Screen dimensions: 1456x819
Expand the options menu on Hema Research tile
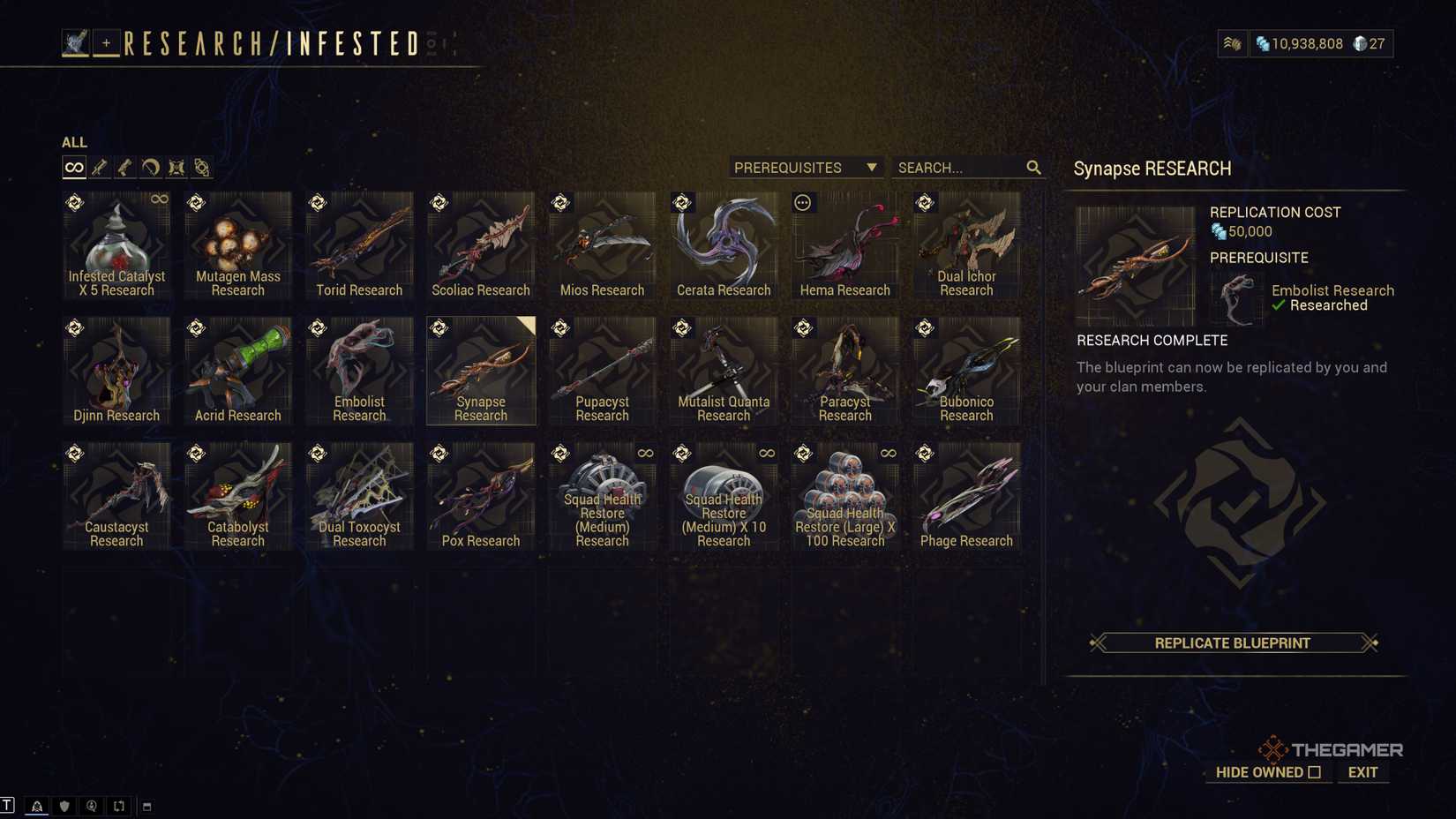802,202
